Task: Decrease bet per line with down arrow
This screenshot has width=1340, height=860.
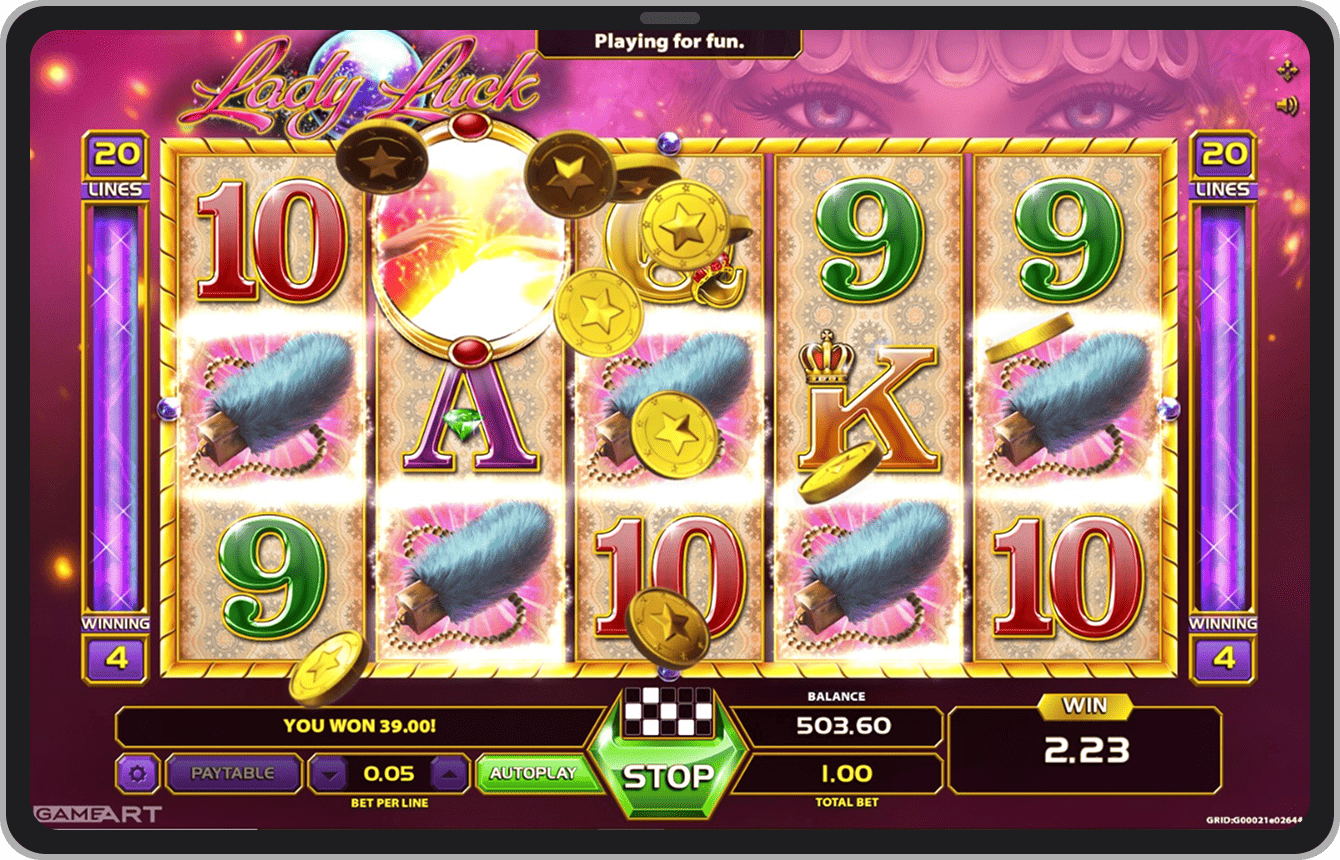Action: (x=331, y=773)
